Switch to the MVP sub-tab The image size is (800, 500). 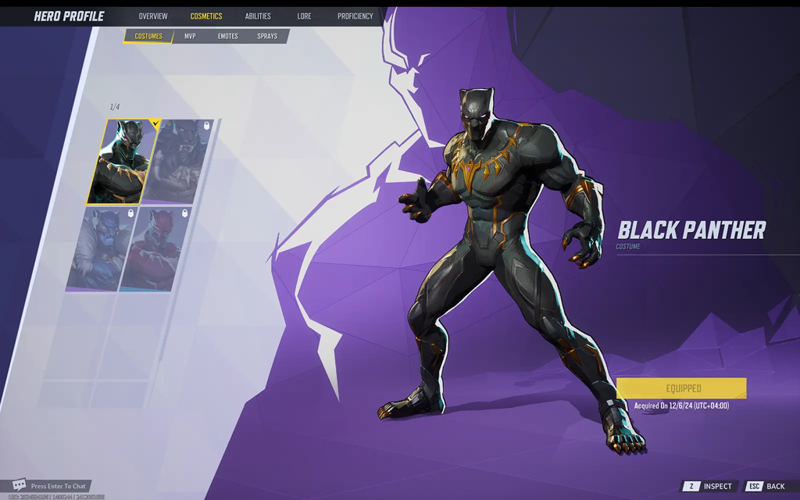[x=190, y=36]
